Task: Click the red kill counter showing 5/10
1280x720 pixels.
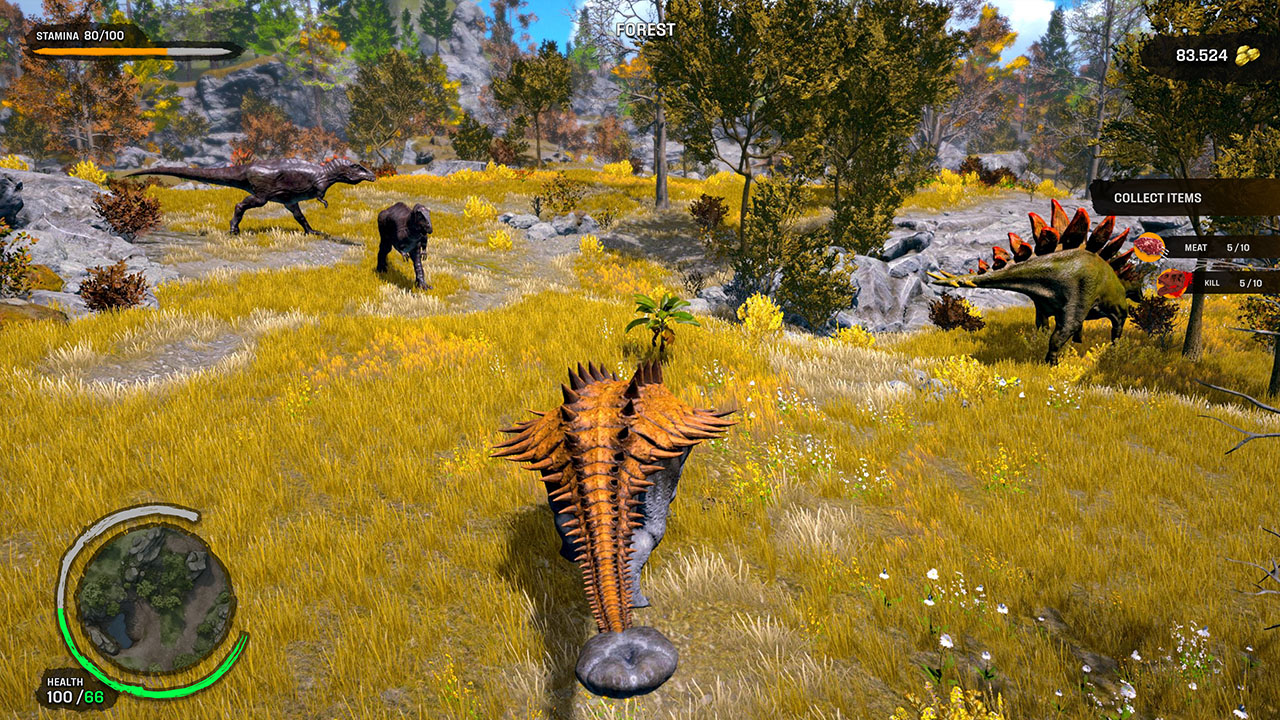Action: (1249, 284)
